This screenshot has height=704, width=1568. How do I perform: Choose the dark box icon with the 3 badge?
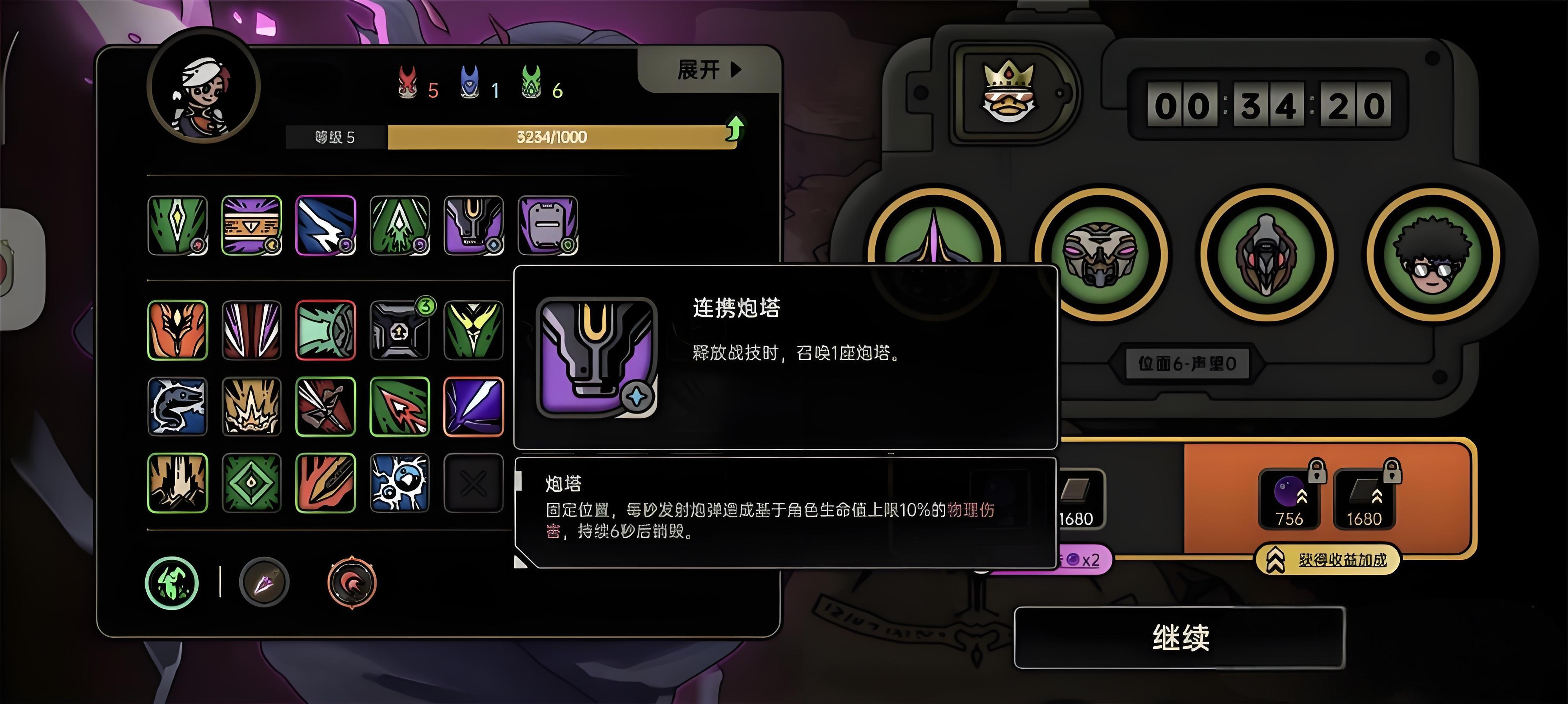400,330
